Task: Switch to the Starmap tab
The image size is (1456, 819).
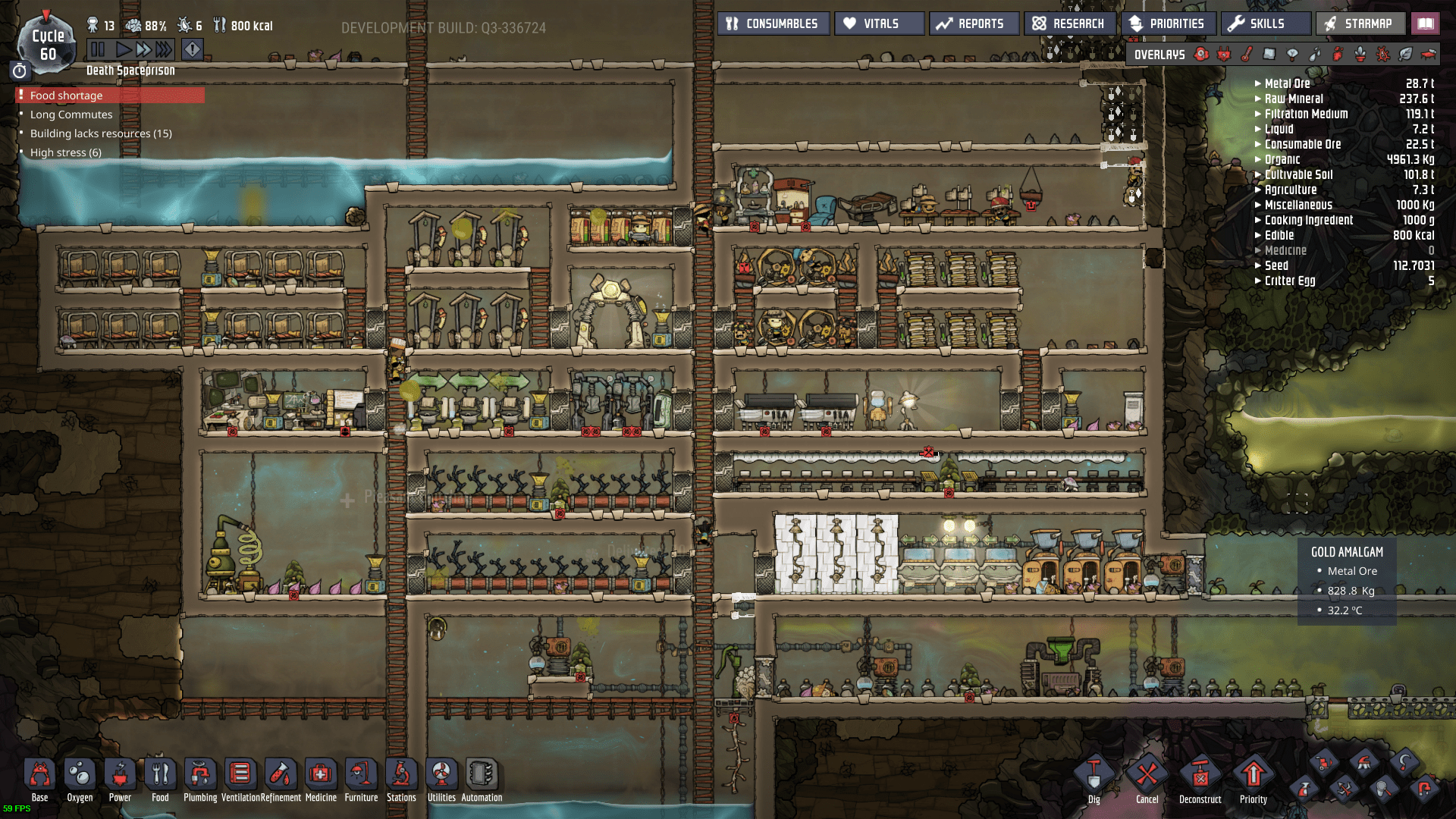Action: click(x=1360, y=23)
